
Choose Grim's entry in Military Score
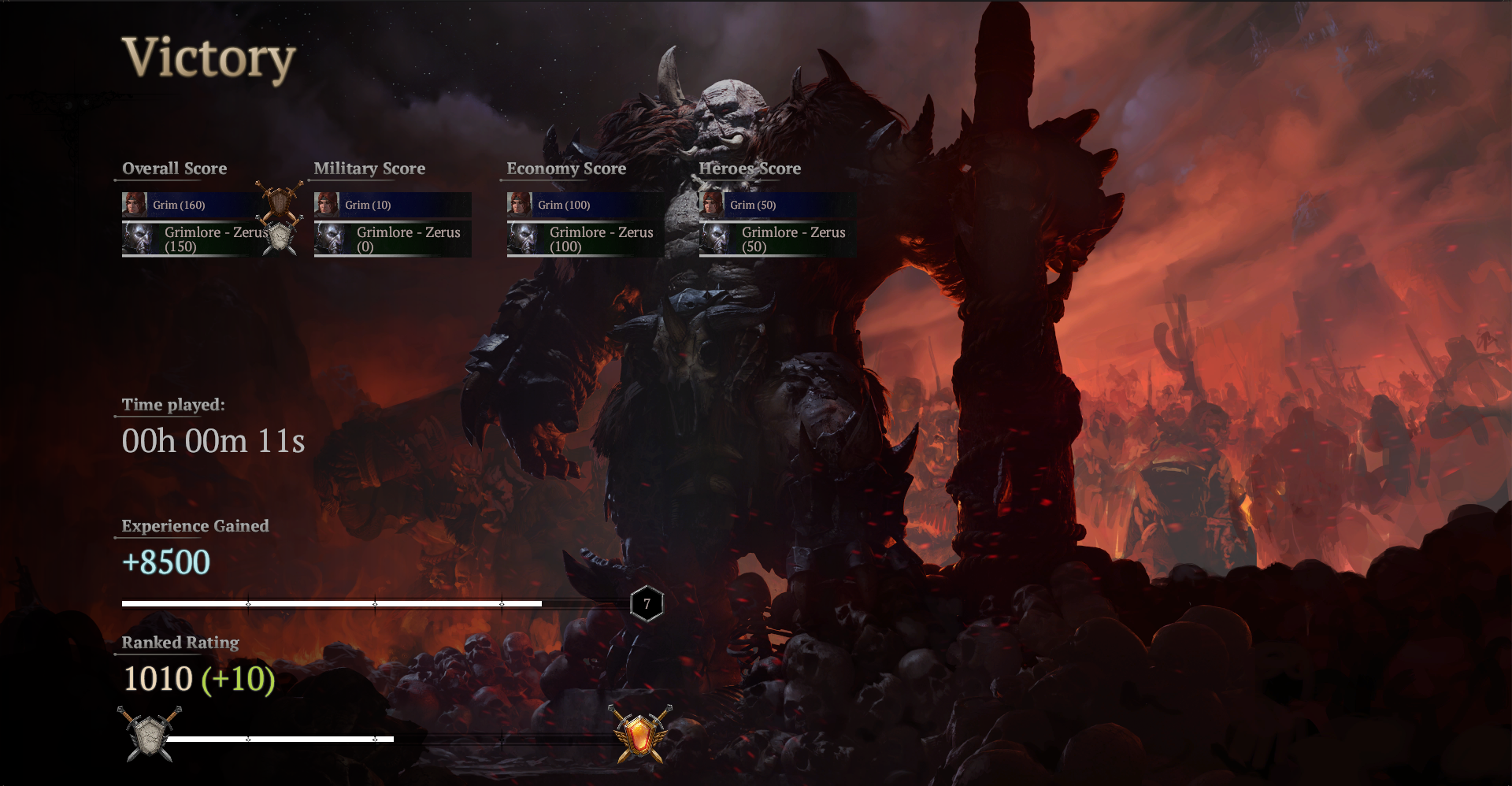[x=392, y=205]
